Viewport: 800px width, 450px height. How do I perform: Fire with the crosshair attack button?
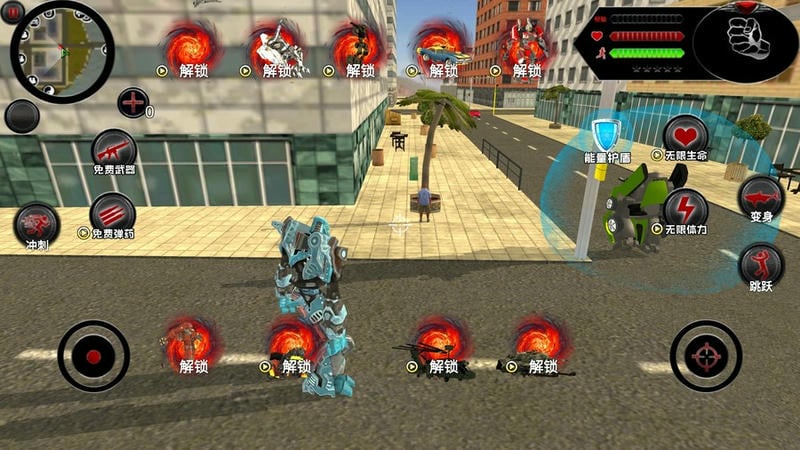coord(706,355)
